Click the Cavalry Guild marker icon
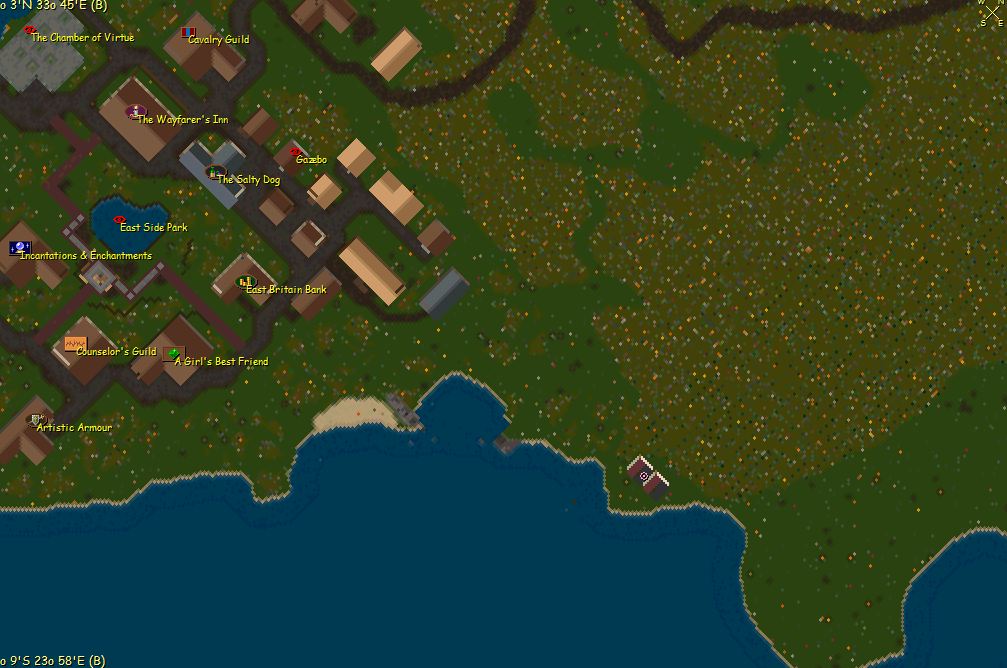The height and width of the screenshot is (668, 1007). tap(187, 33)
